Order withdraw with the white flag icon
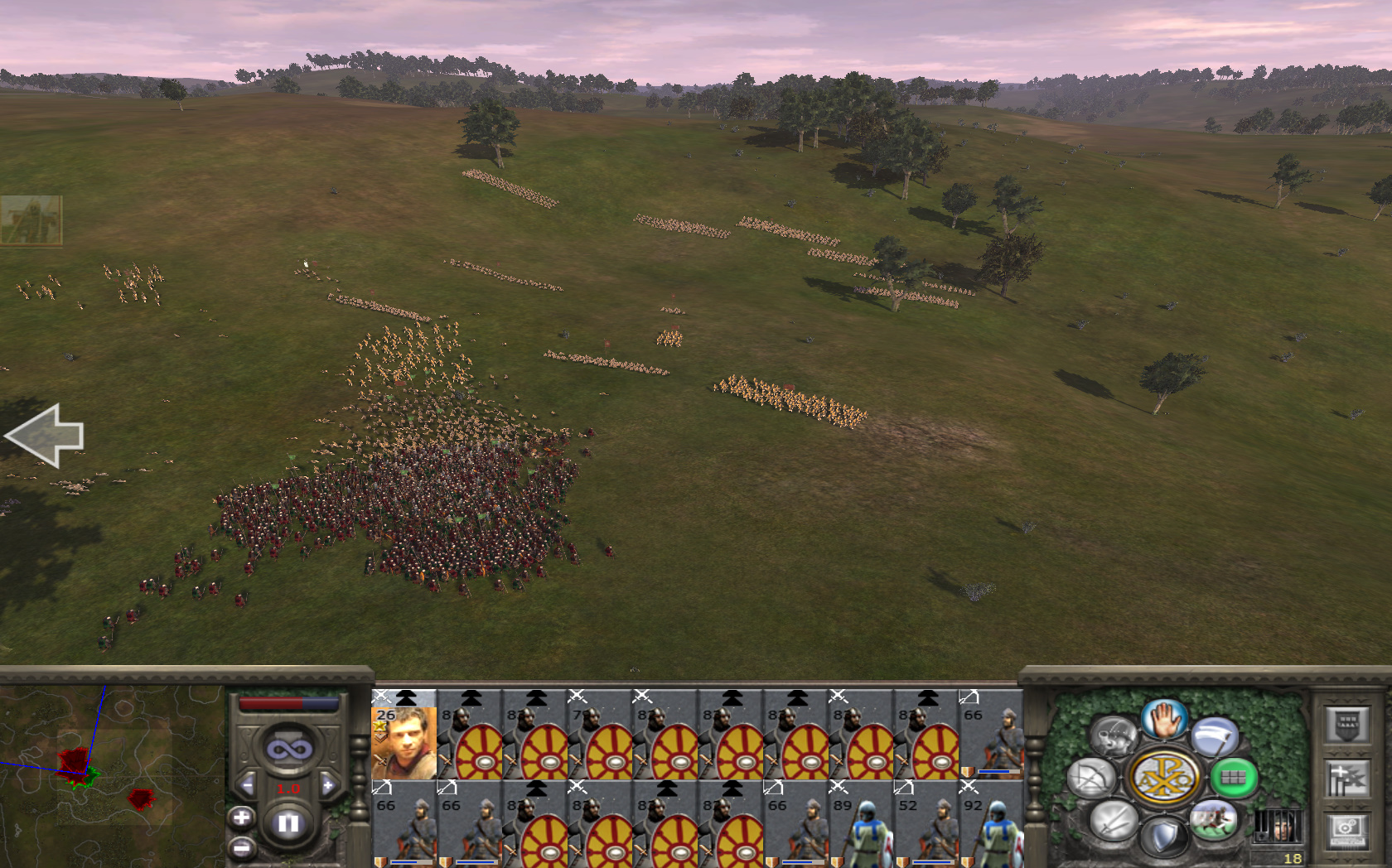Image resolution: width=1392 pixels, height=868 pixels. [x=1215, y=735]
